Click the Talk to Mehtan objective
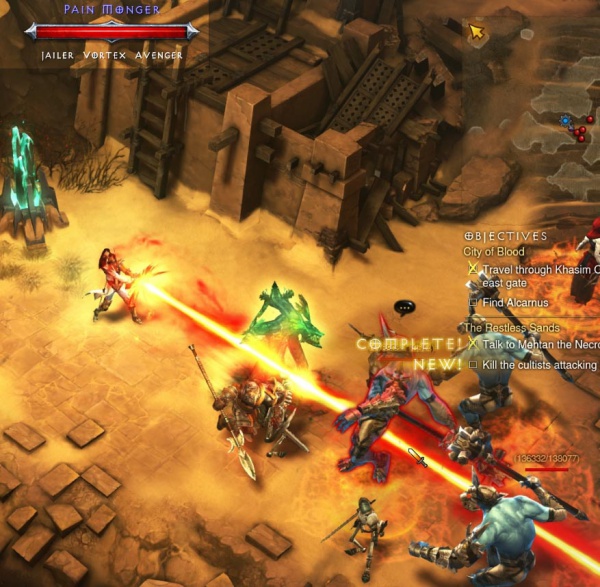The width and height of the screenshot is (600, 587). point(538,344)
